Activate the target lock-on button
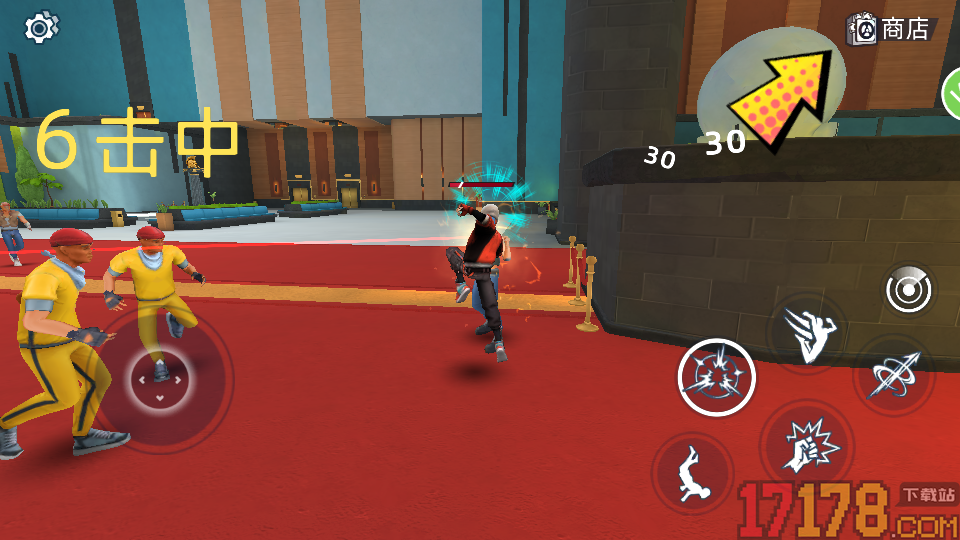This screenshot has width=960, height=540. coord(909,291)
